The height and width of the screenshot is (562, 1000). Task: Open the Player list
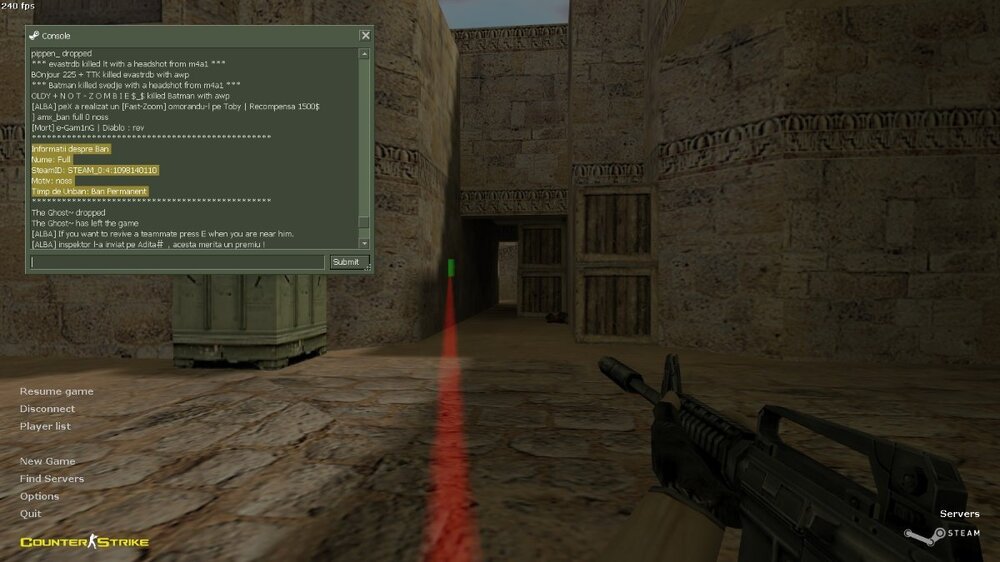point(45,426)
